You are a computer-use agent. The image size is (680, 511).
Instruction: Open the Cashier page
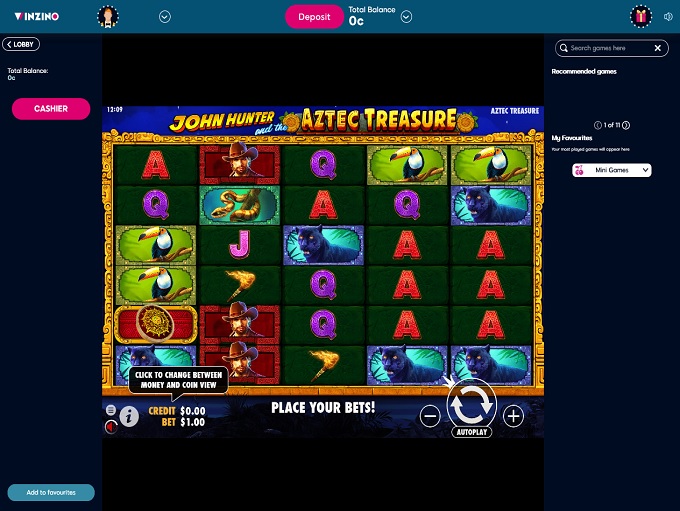(x=51, y=108)
